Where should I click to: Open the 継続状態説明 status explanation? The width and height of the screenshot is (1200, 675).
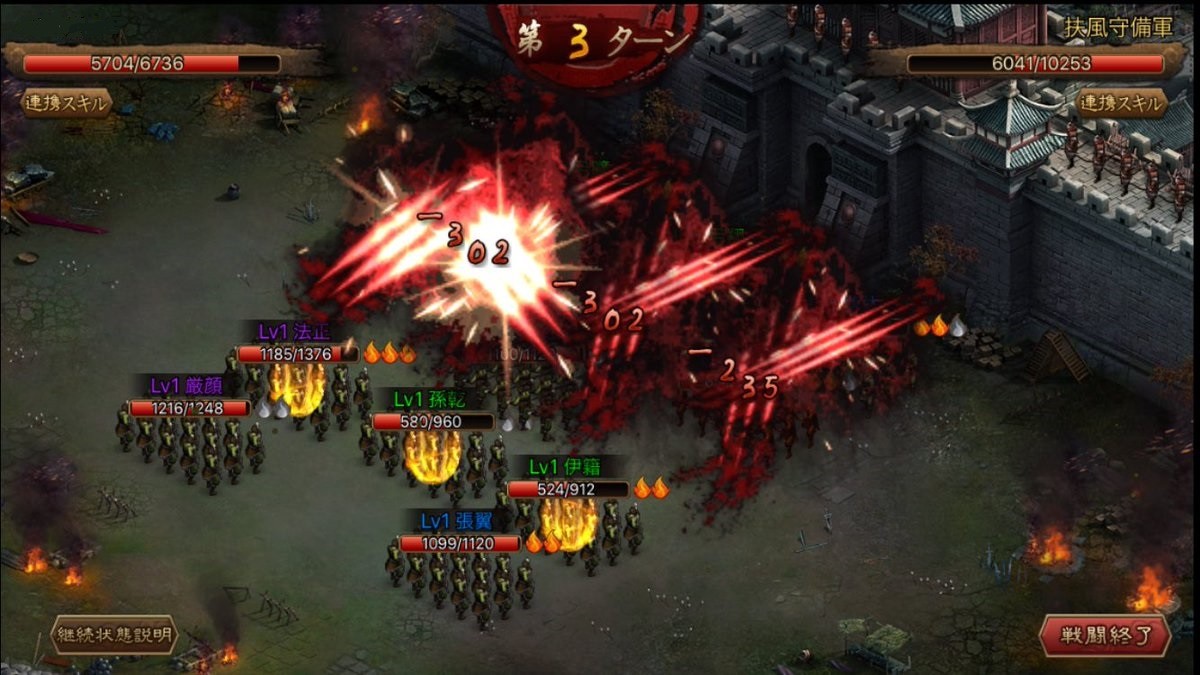point(115,634)
